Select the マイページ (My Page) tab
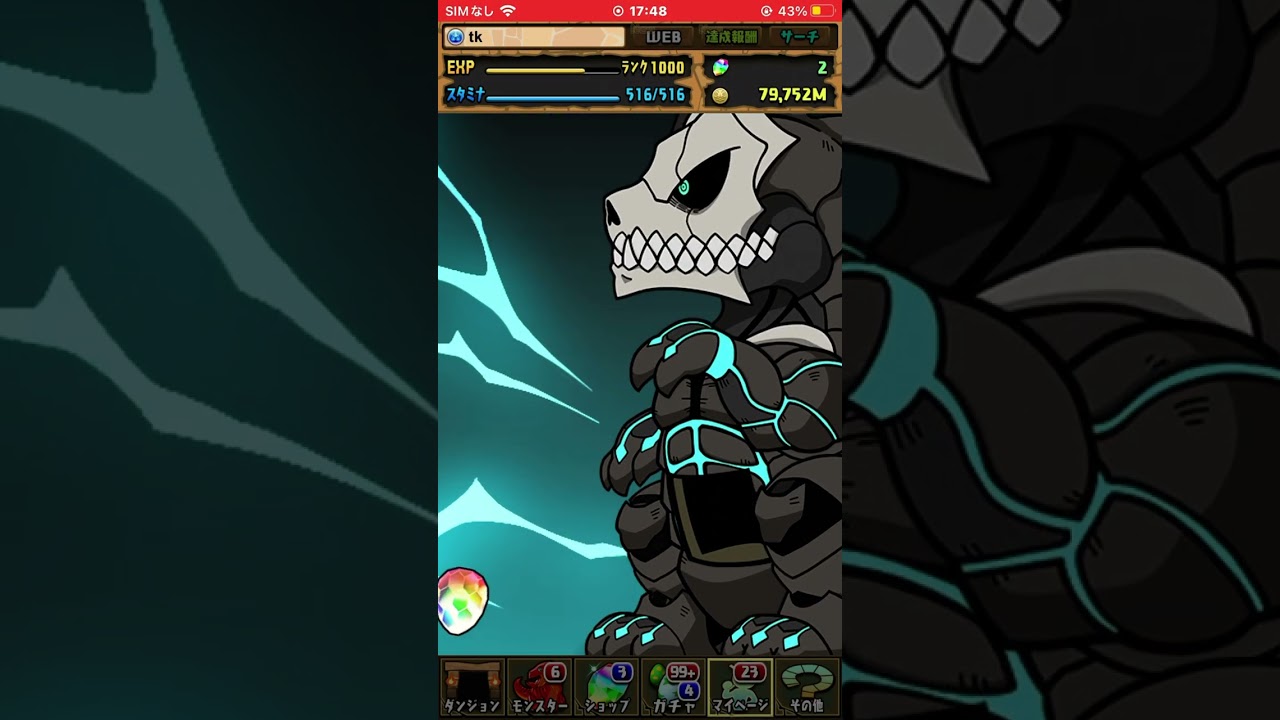Viewport: 1280px width, 720px height. (740, 687)
